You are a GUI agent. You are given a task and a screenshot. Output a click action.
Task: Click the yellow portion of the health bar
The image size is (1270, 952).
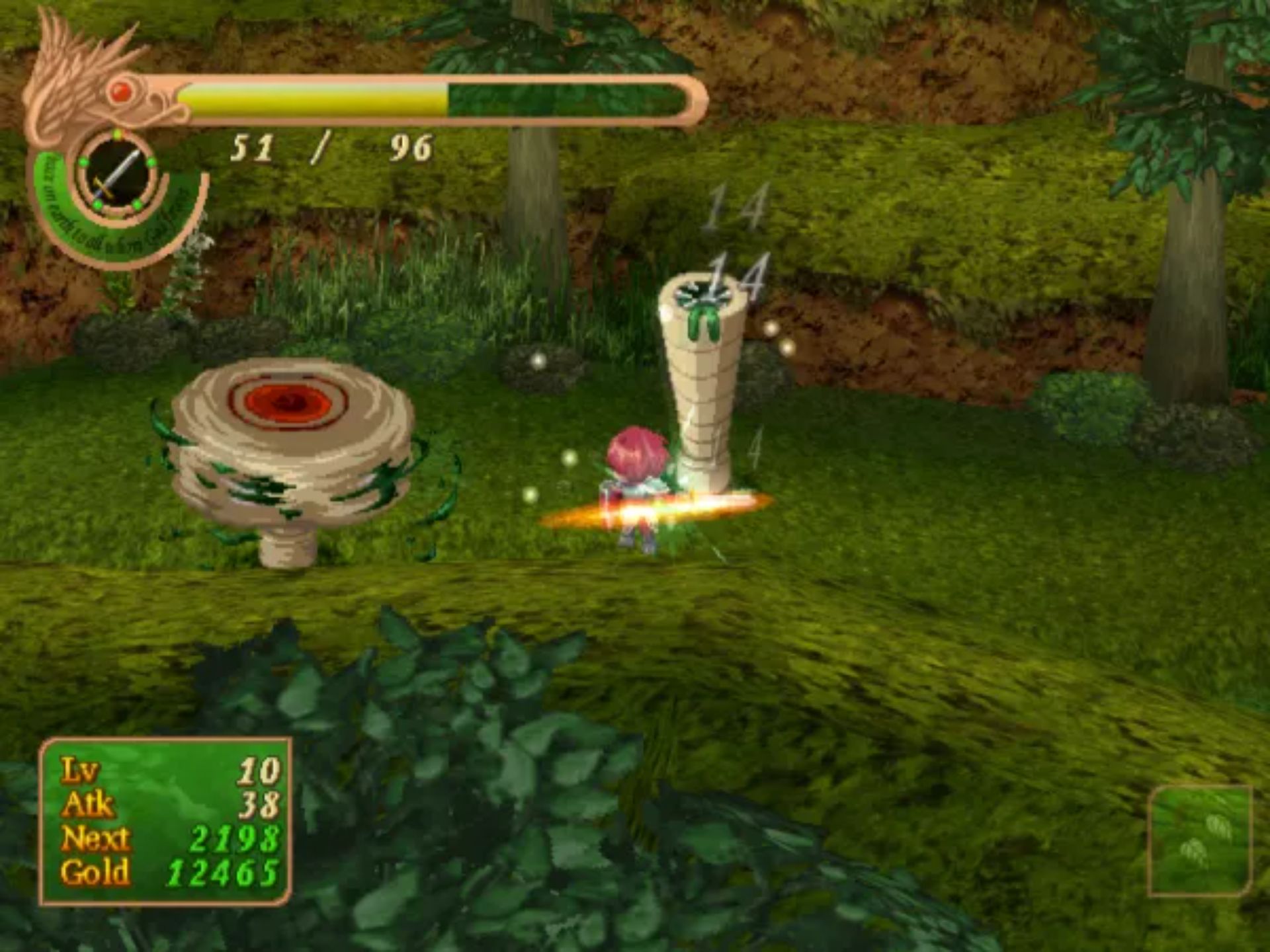[311, 98]
